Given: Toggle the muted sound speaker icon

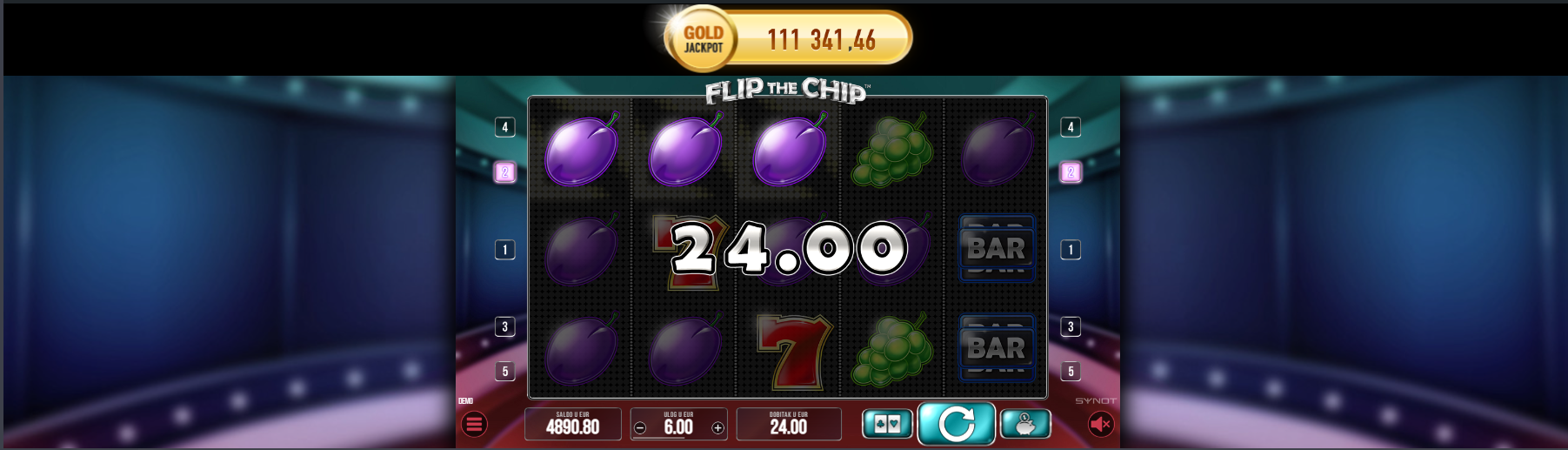Looking at the screenshot, I should point(1100,424).
